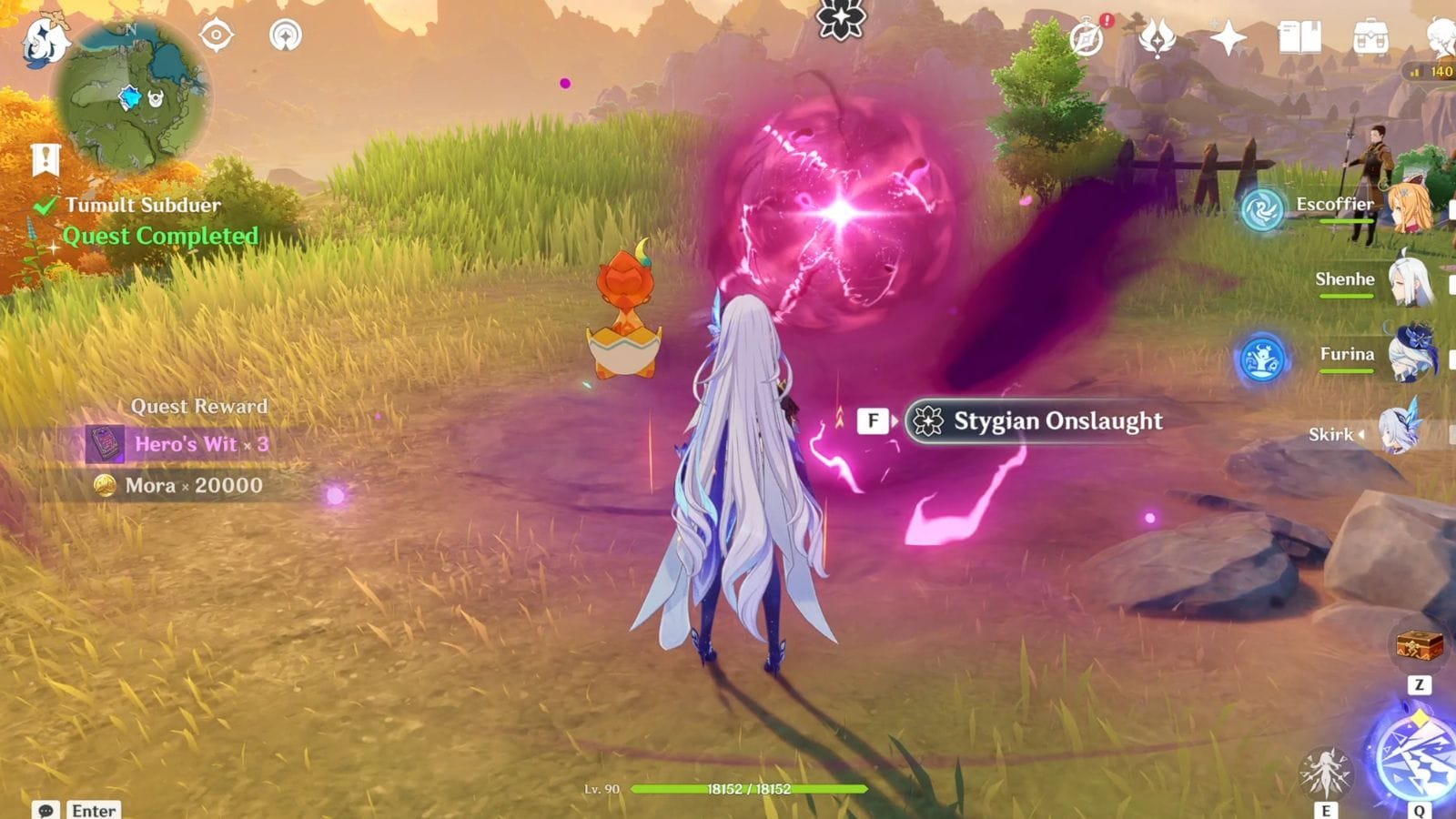Open the Adventurer Handbook book icon

point(1303,38)
